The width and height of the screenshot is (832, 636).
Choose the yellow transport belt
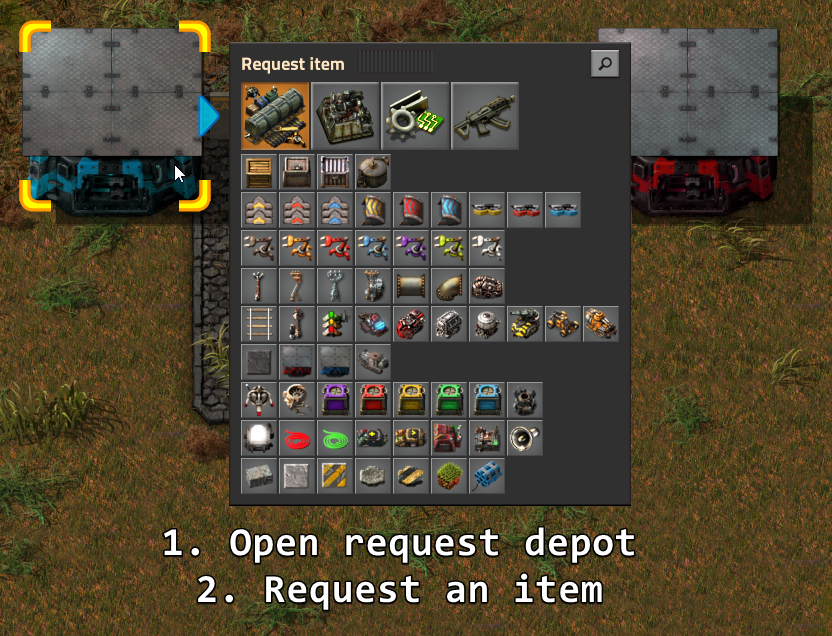click(259, 210)
